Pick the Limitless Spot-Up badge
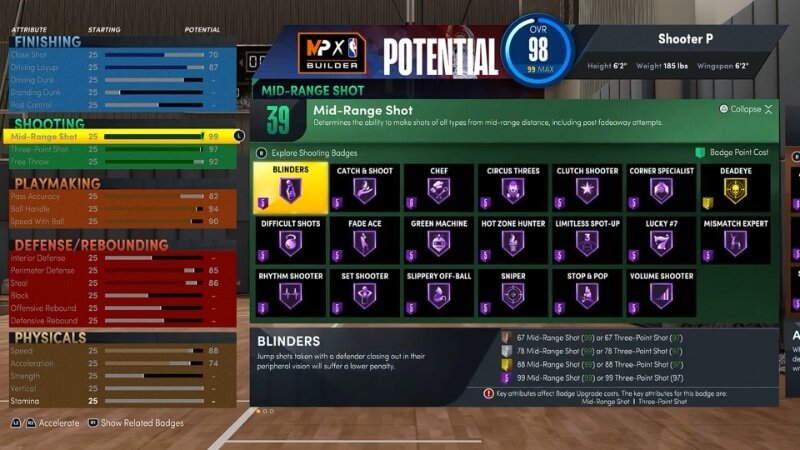This screenshot has height=450, width=800. tap(587, 240)
